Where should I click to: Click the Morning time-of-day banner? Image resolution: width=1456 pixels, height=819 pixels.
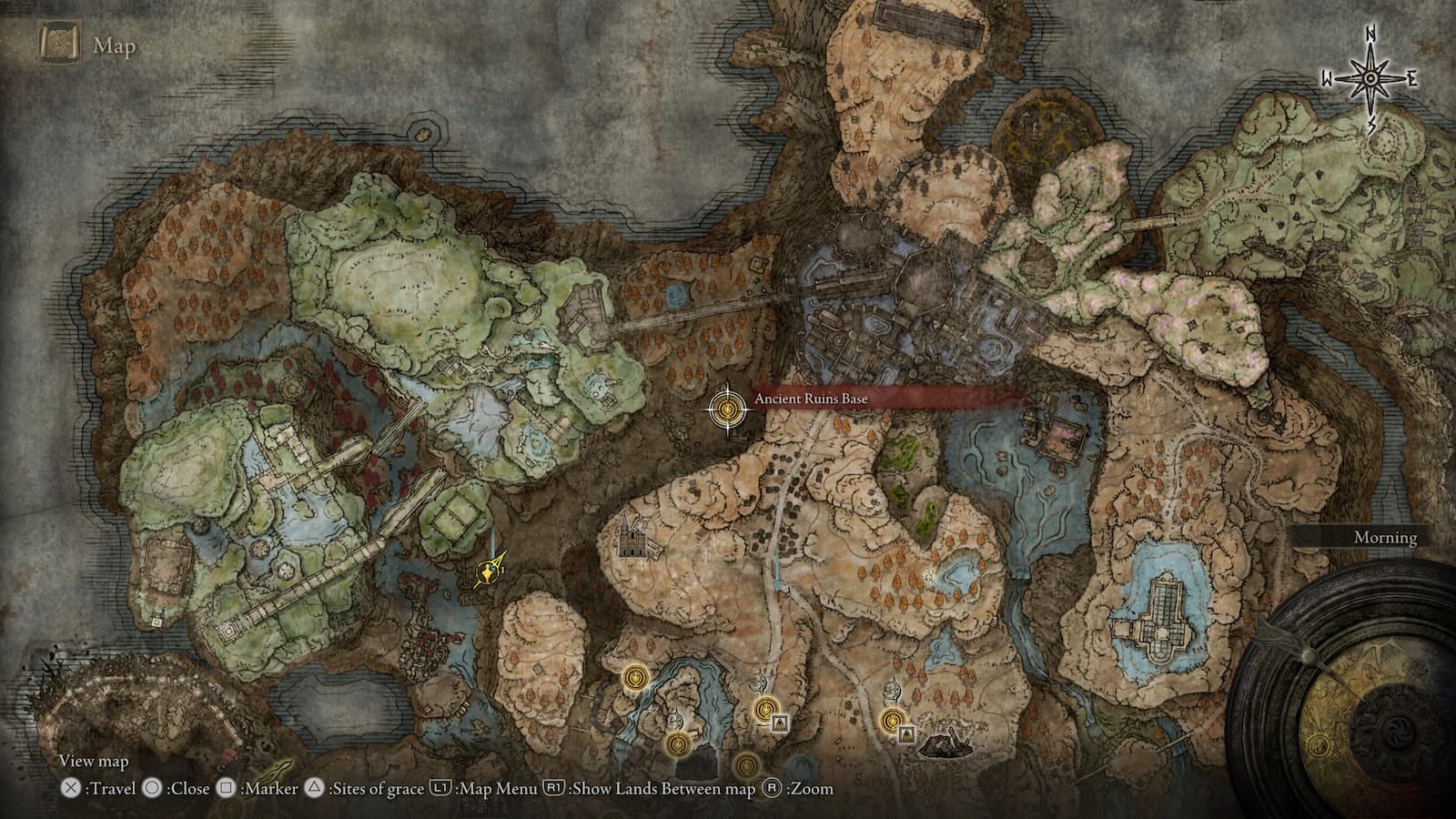(x=1383, y=538)
